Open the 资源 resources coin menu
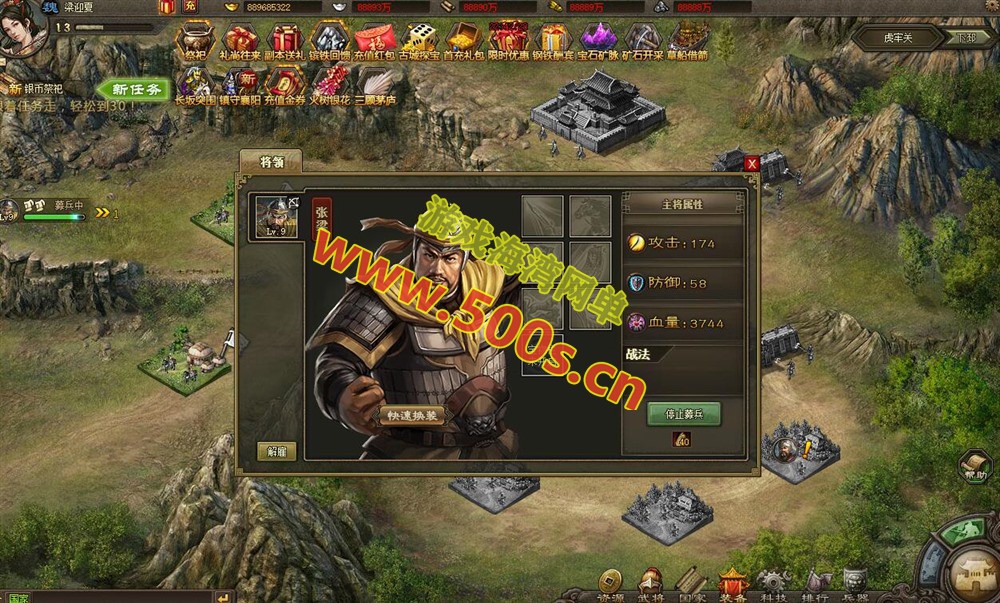Viewport: 1000px width, 603px height. click(610, 584)
